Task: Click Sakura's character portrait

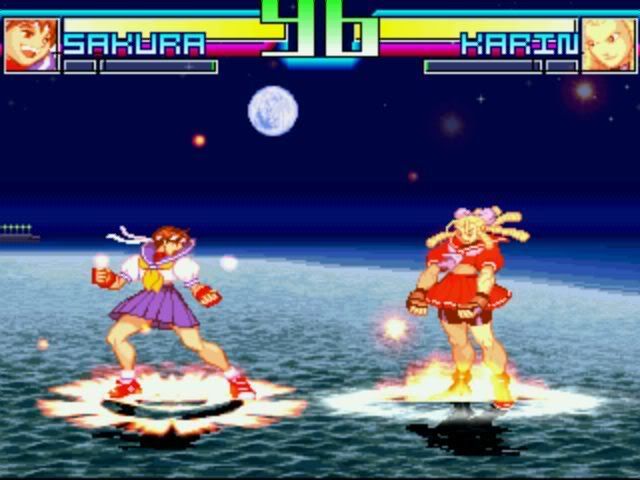Action: pyautogui.click(x=30, y=45)
